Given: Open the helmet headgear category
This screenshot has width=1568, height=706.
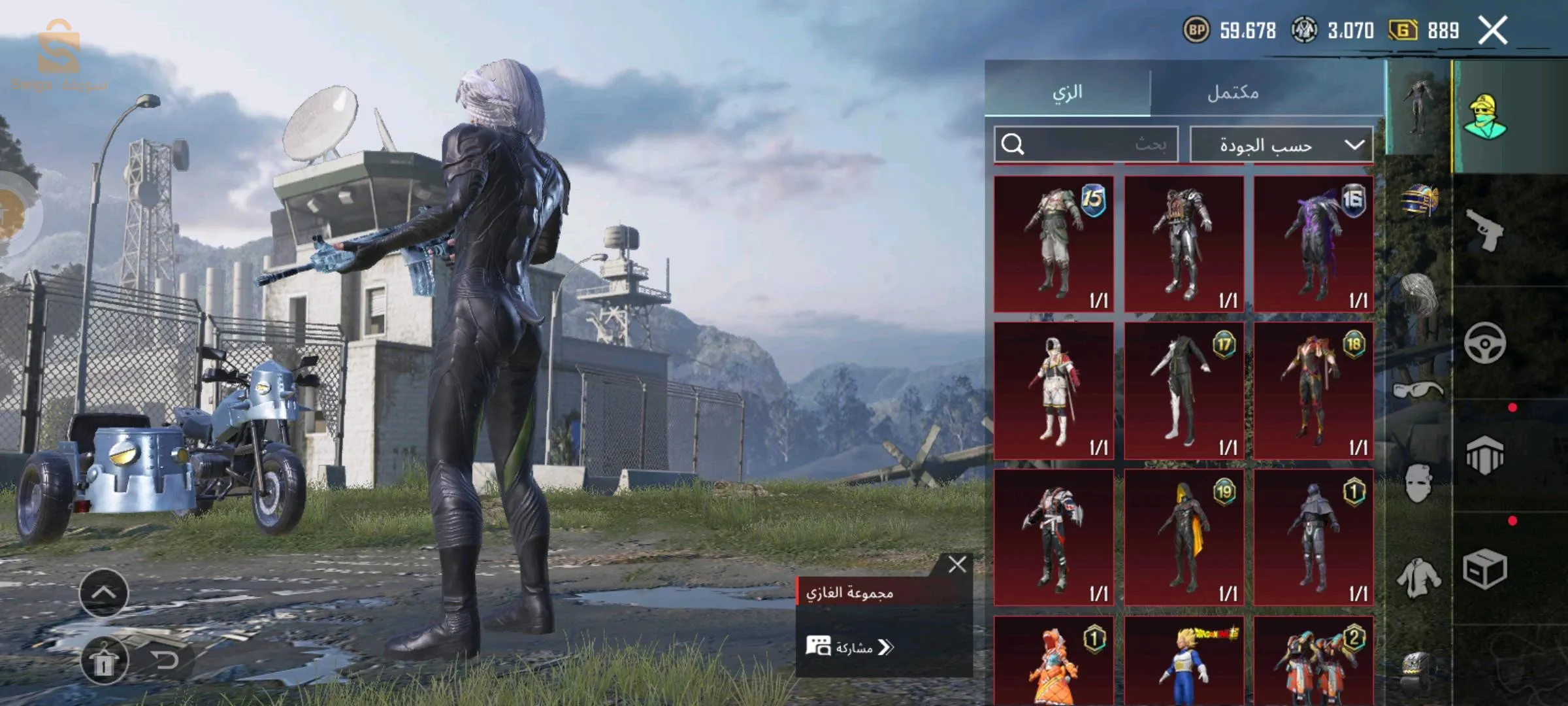Looking at the screenshot, I should (1419, 200).
